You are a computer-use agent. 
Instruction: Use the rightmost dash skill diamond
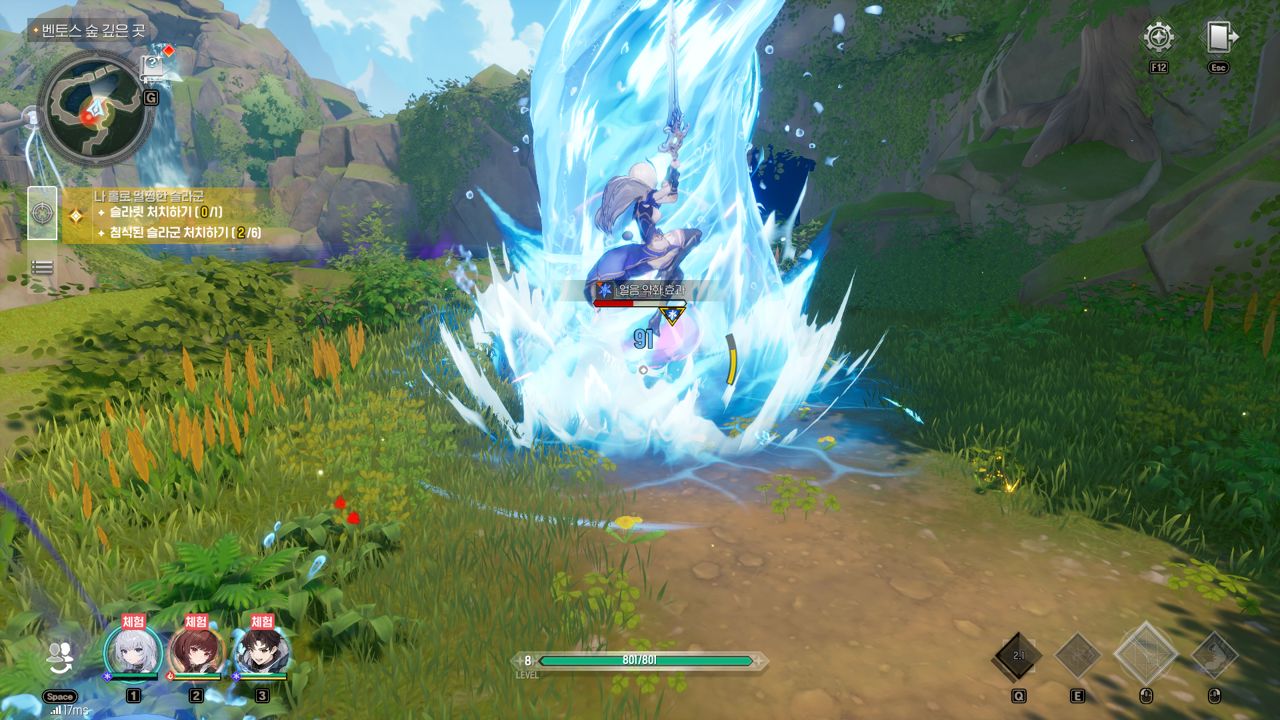[x=1214, y=655]
